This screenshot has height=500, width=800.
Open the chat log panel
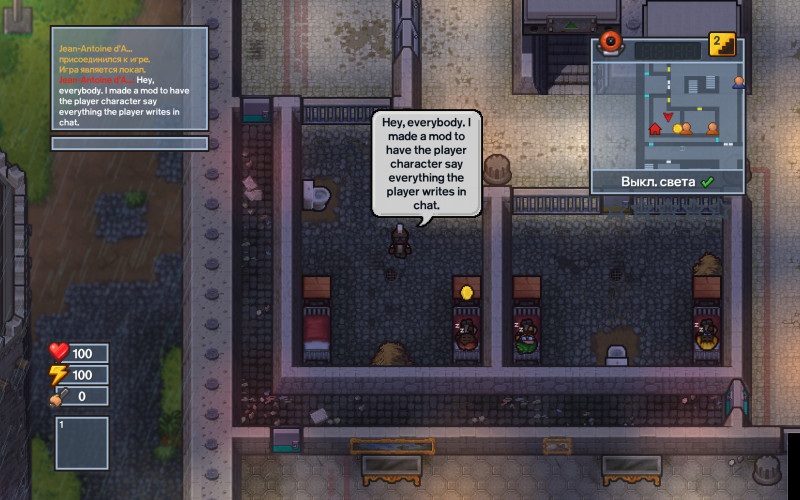pyautogui.click(x=130, y=78)
